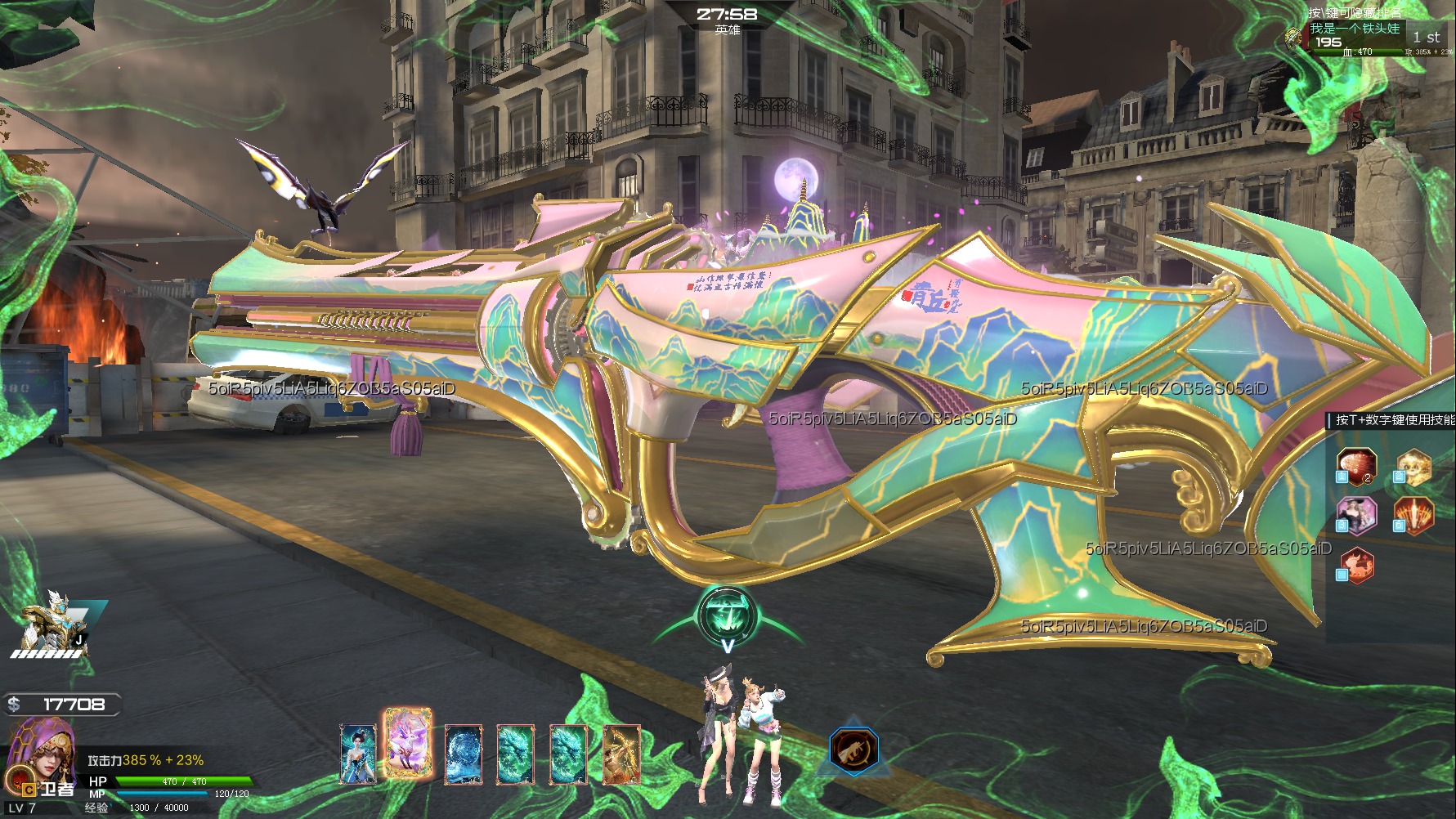The width and height of the screenshot is (1456, 819).
Task: Activate the glowing sword burst skill
Action: click(1413, 516)
